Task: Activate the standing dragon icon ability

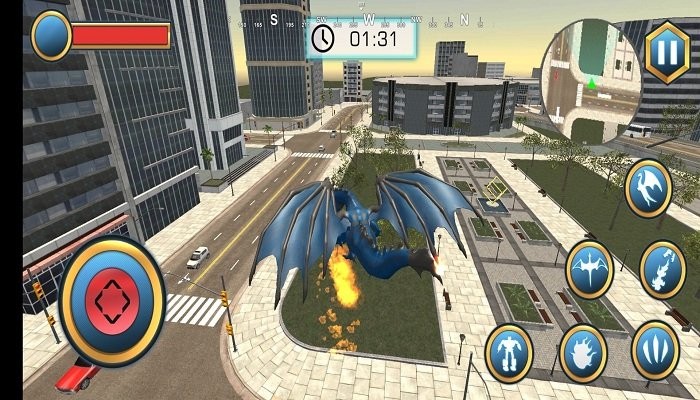Action: (648, 188)
